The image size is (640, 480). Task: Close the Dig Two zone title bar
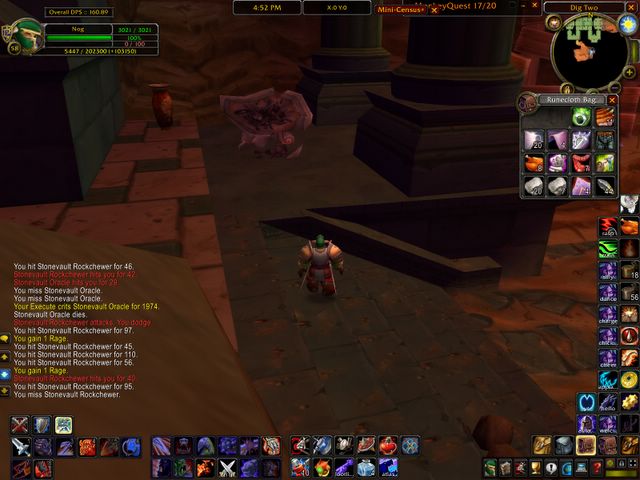pos(632,7)
